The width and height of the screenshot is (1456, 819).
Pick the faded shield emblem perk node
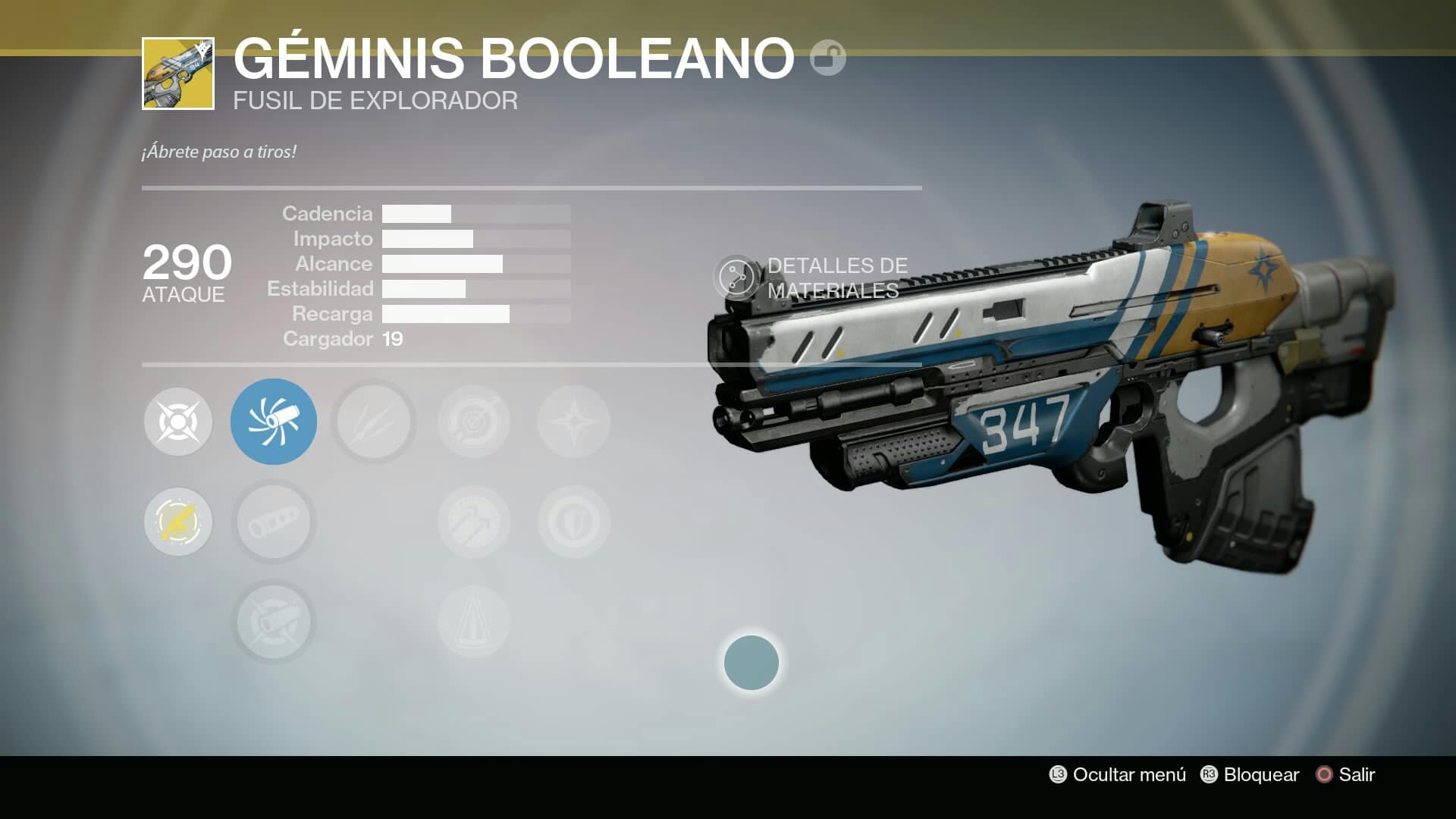(574, 522)
